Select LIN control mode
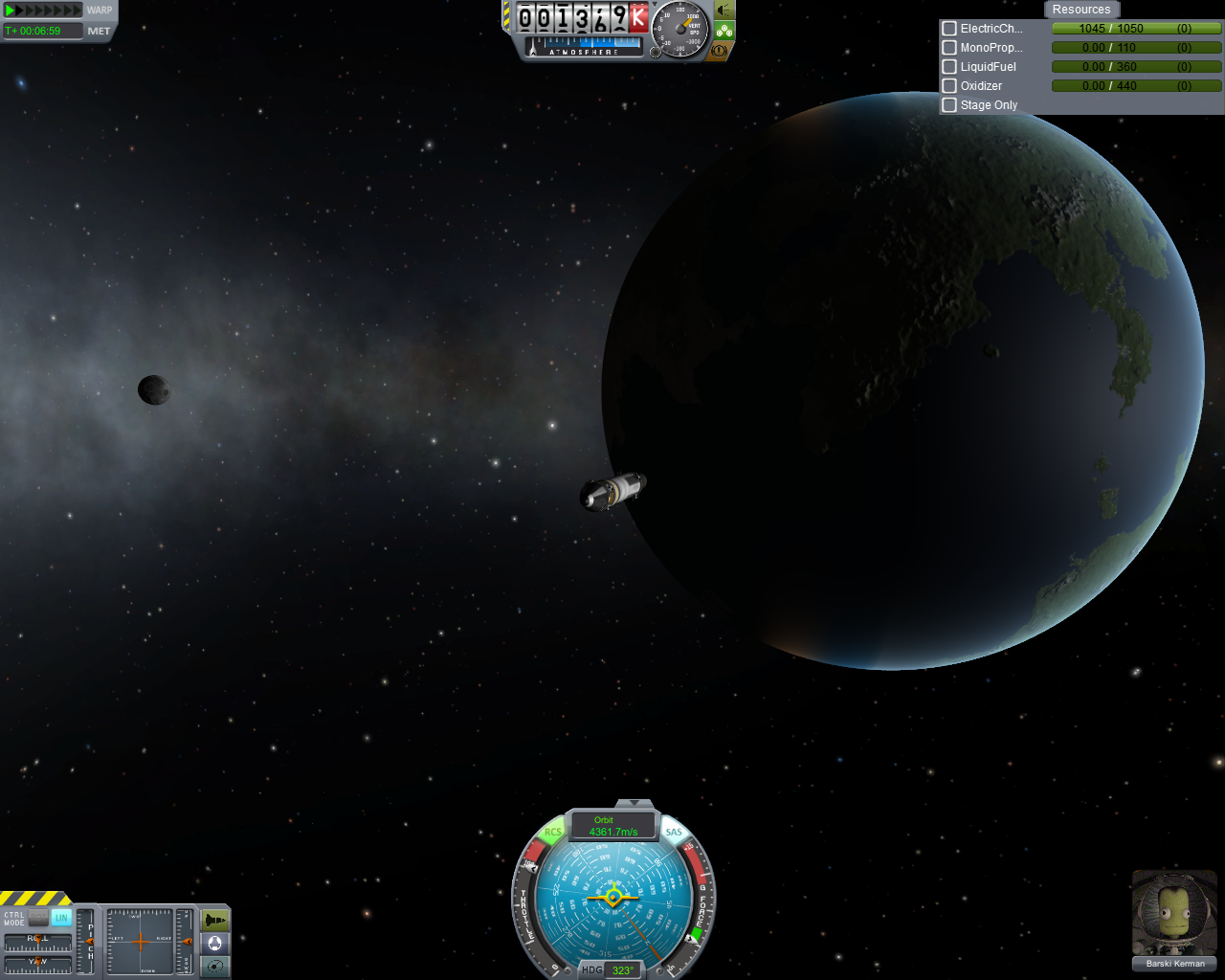1225x980 pixels. pyautogui.click(x=61, y=918)
